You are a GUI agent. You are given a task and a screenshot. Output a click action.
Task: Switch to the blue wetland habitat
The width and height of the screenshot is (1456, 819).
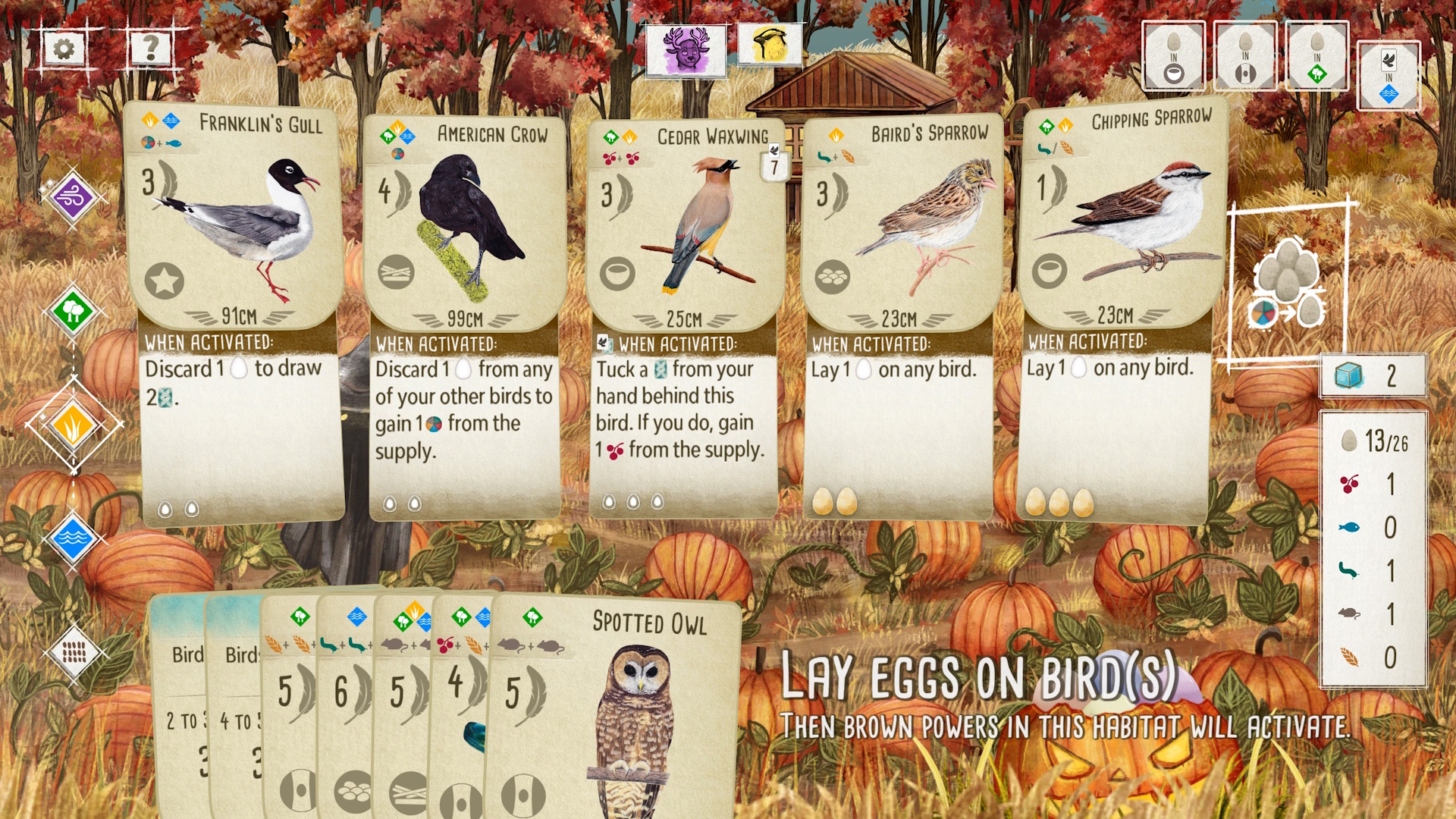(72, 538)
